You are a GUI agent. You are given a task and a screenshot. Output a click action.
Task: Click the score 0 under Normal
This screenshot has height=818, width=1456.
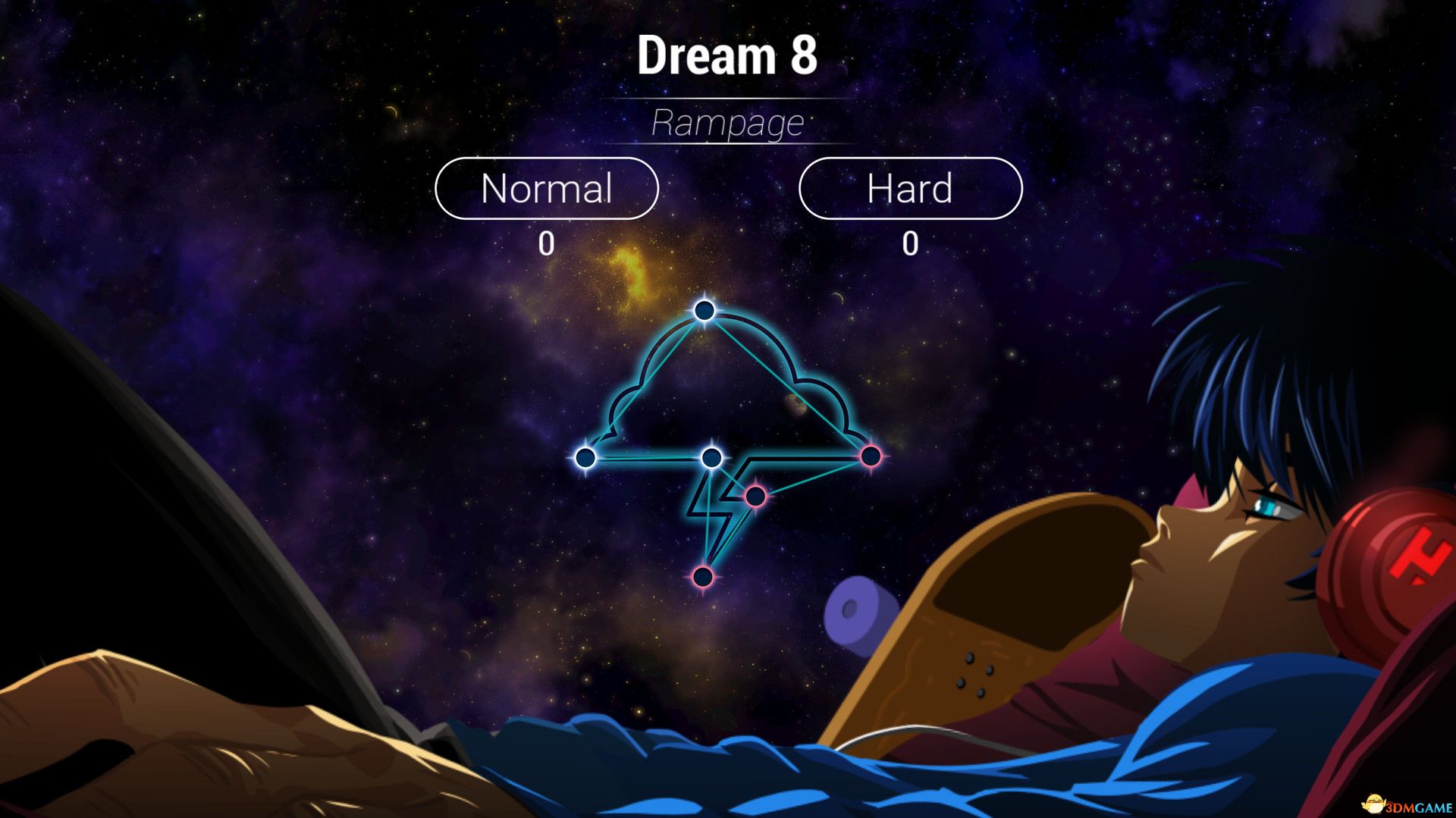(x=548, y=243)
